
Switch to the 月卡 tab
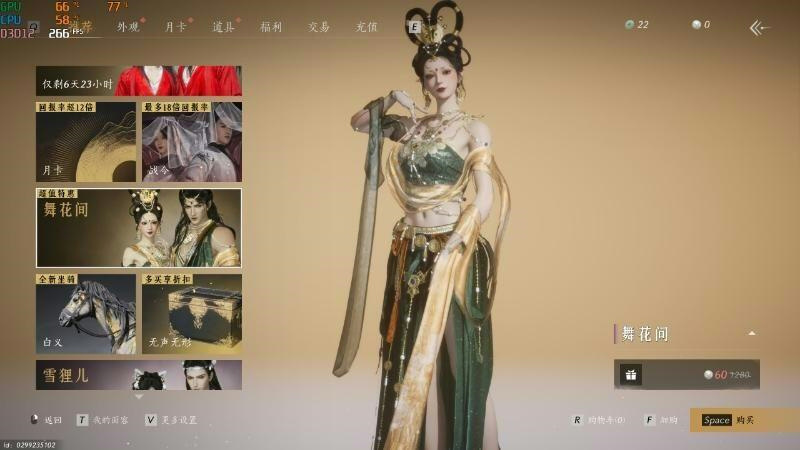pos(176,27)
